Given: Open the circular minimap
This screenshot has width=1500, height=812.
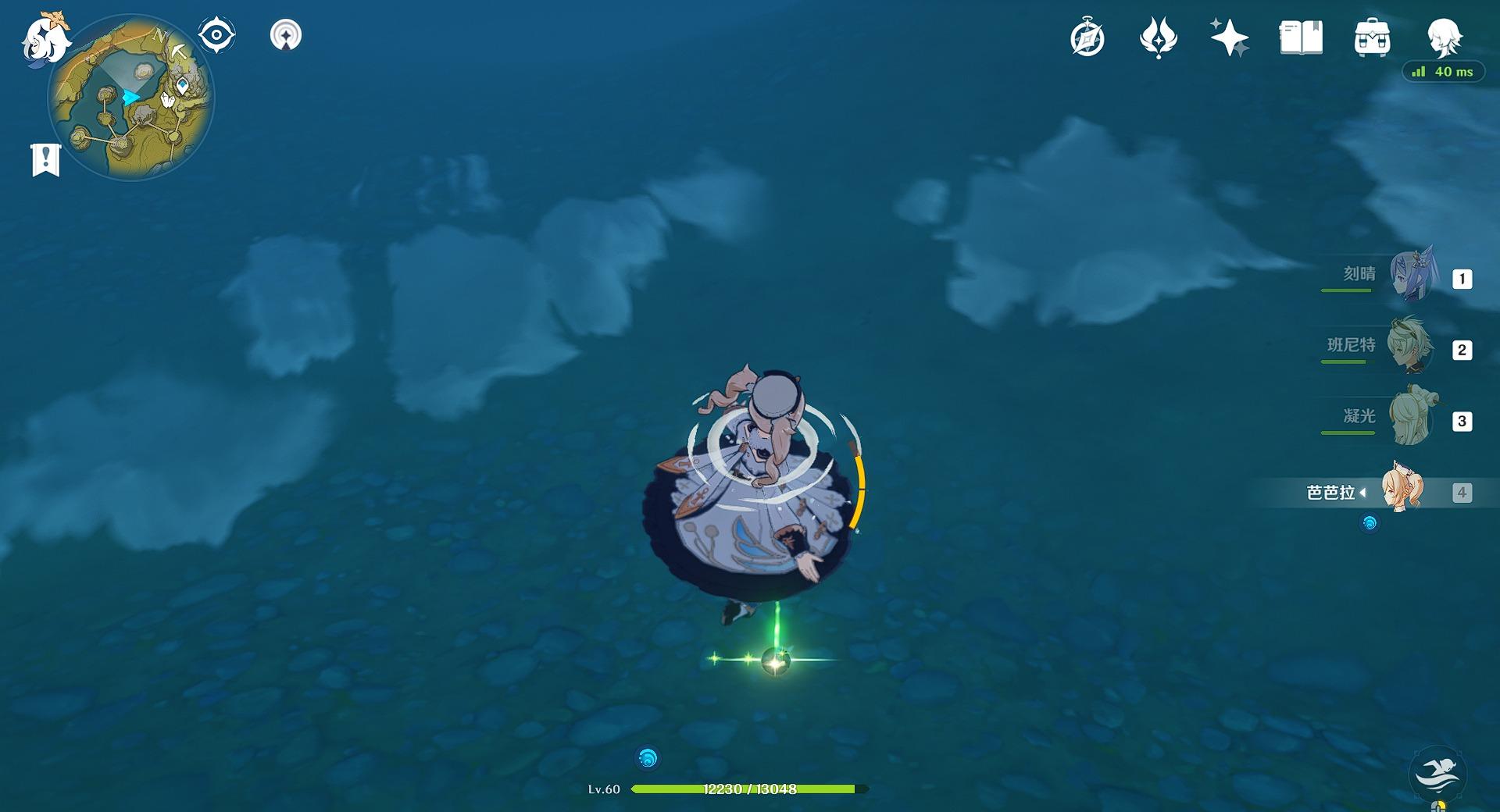Looking at the screenshot, I should (131, 98).
